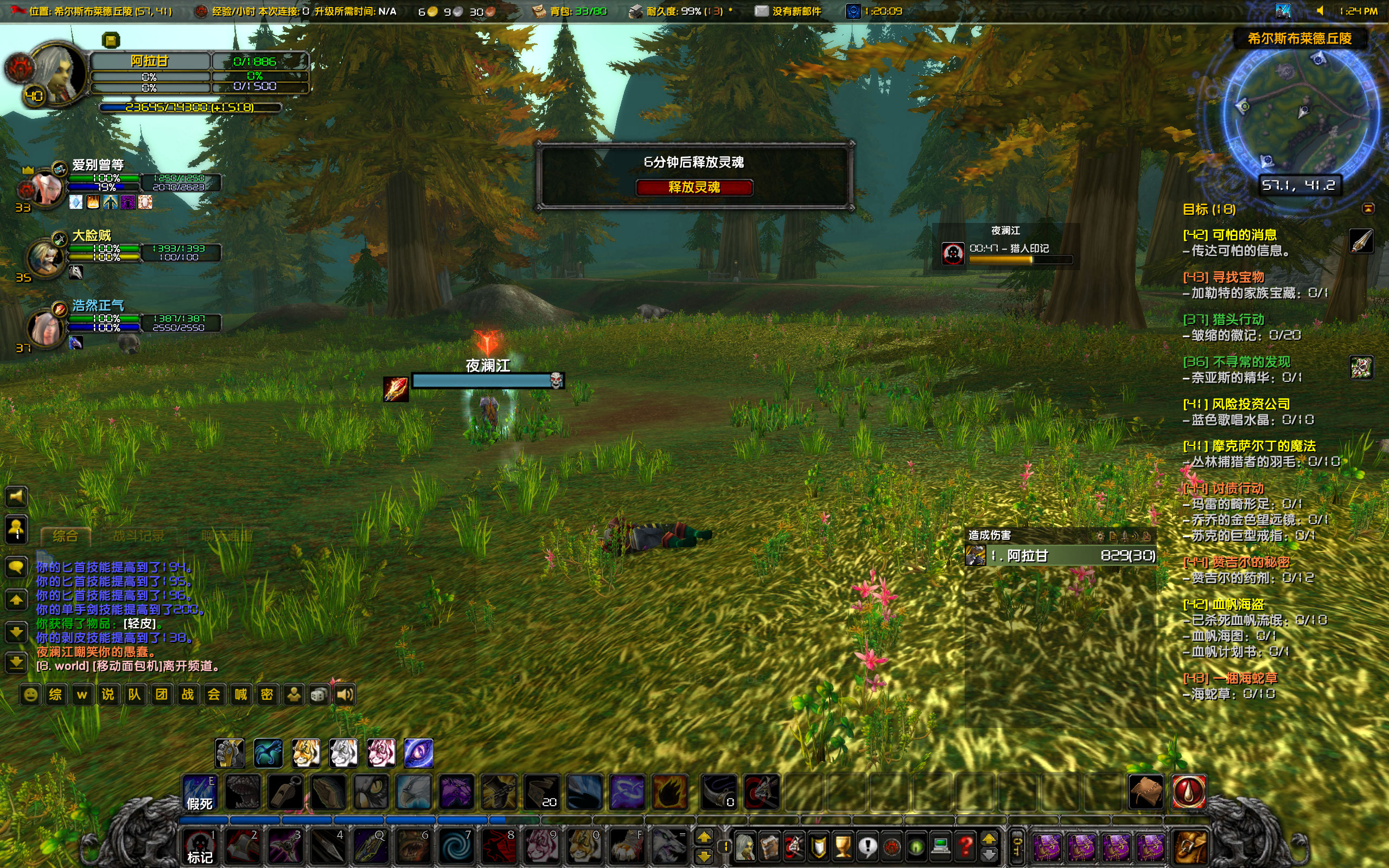This screenshot has height=868, width=1389.
Task: Check mail via the 没有新邮件 envelope icon
Action: tap(762, 11)
